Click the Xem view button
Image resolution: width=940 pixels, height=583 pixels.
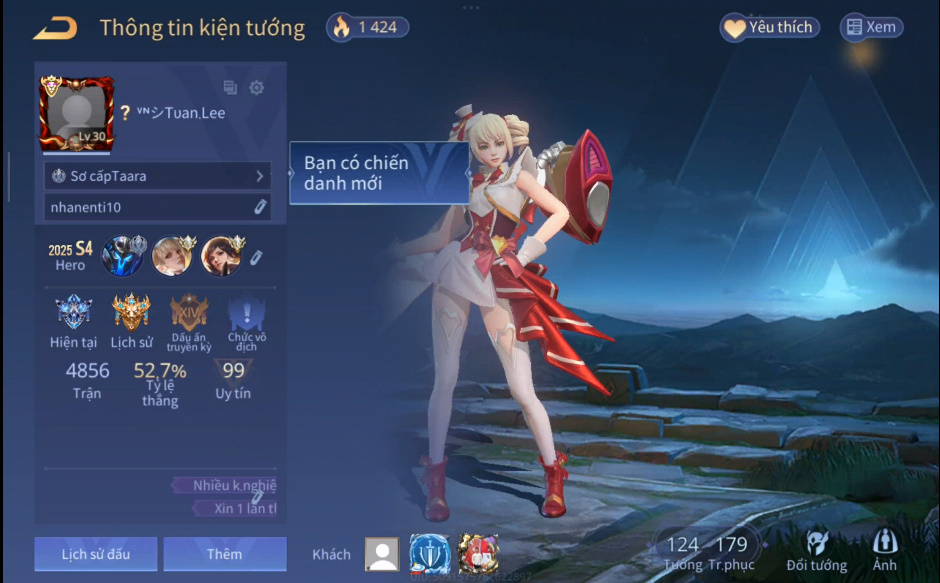click(x=871, y=28)
